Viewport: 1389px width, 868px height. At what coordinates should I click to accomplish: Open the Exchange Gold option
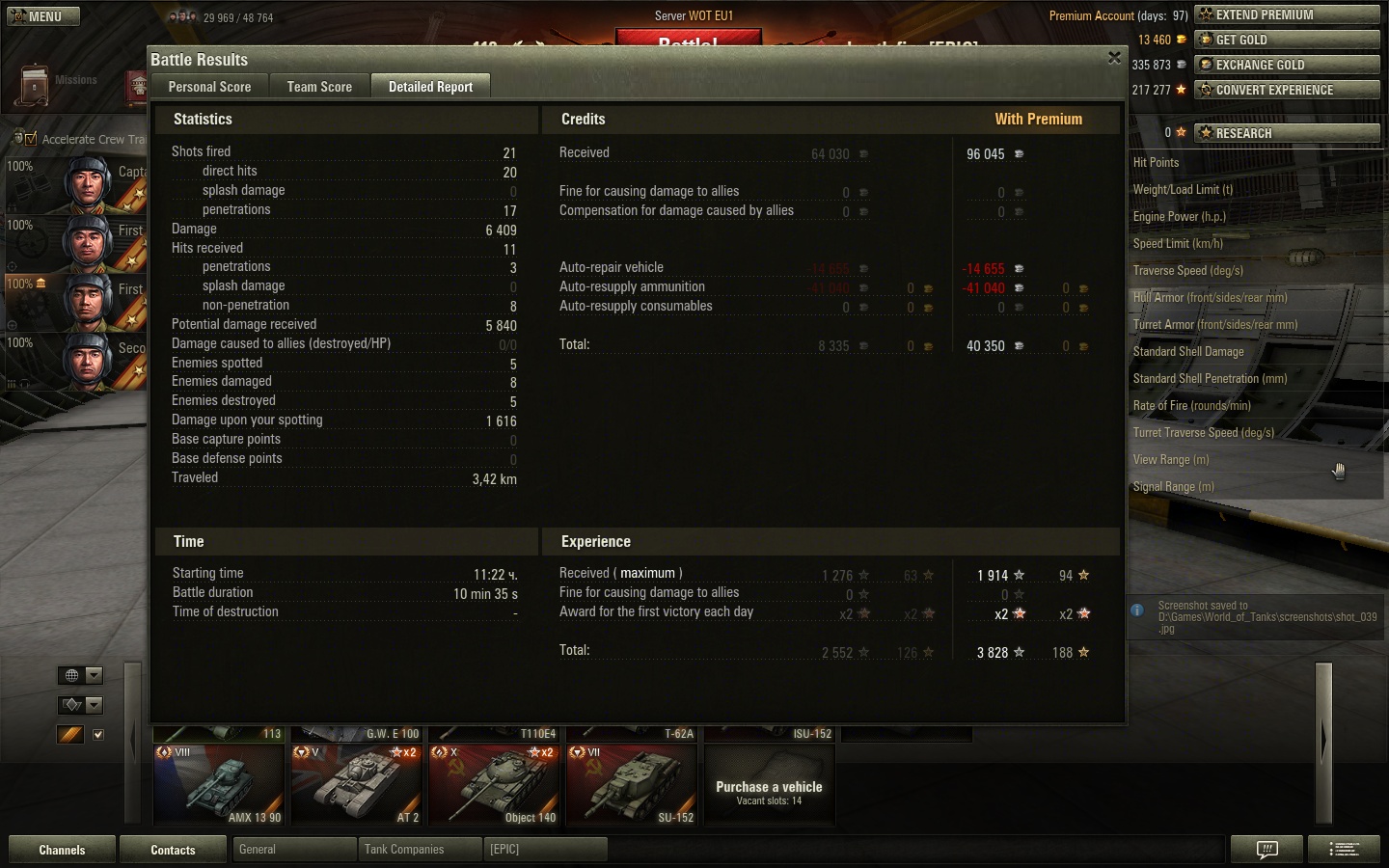(1287, 65)
